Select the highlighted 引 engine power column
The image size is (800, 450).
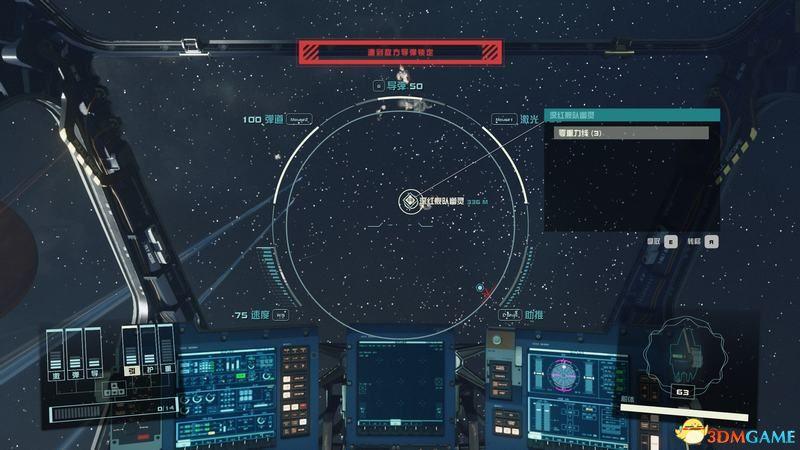coord(130,348)
